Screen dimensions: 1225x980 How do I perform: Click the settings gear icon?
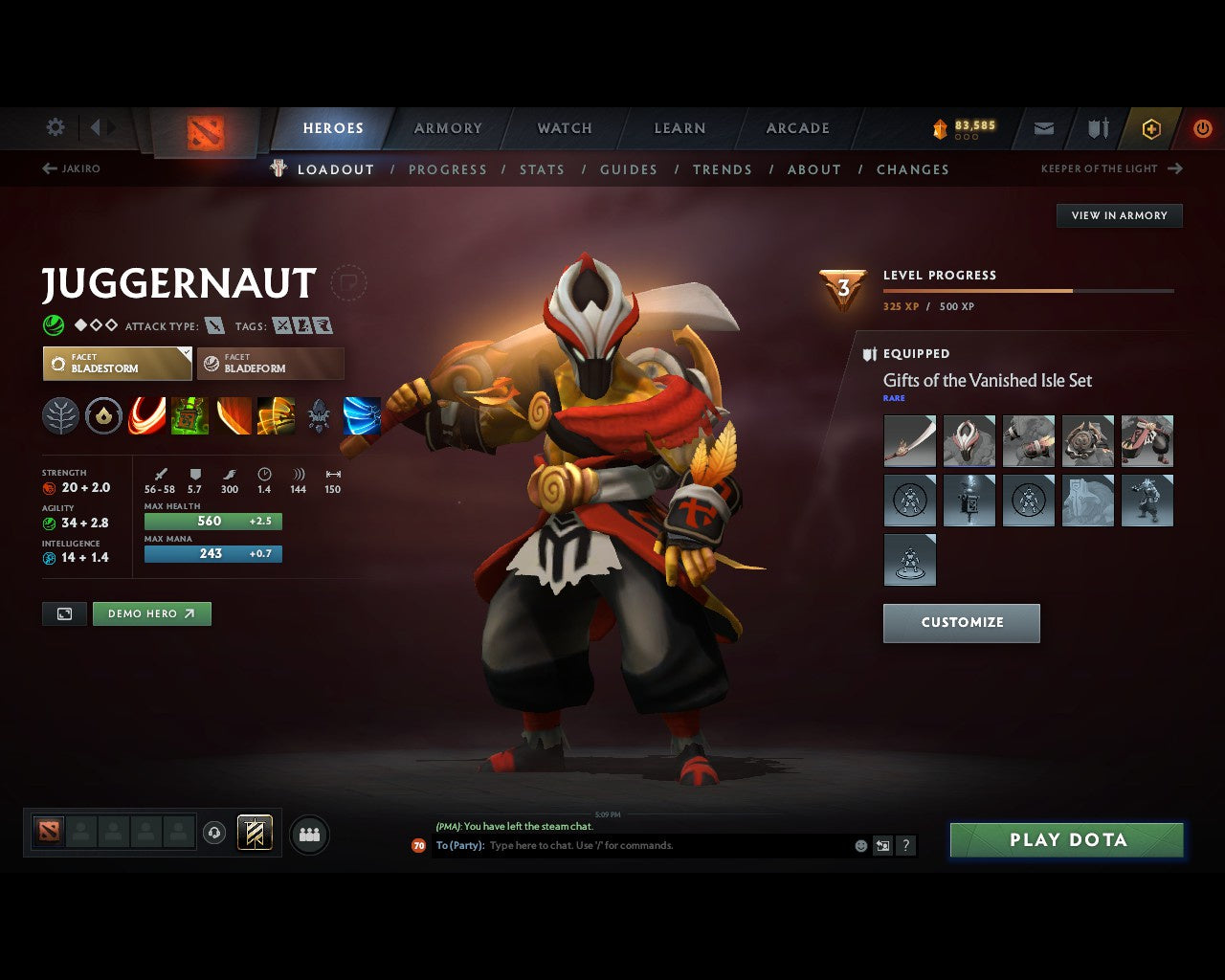coord(55,126)
